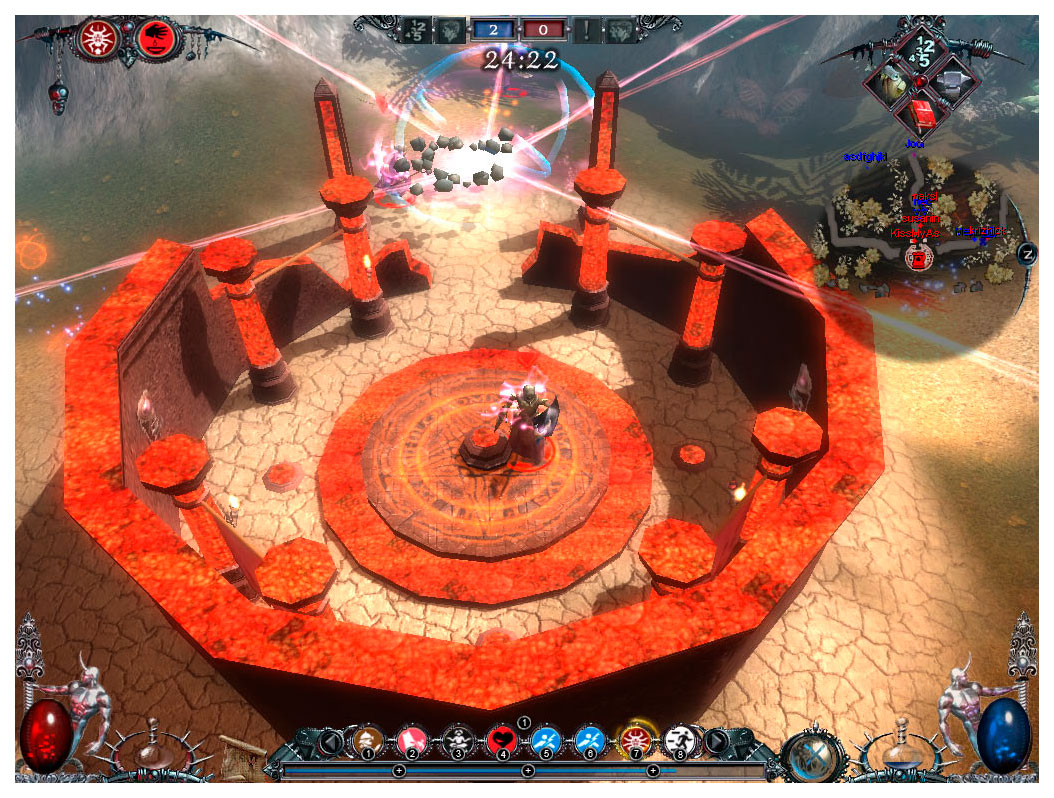1054x798 pixels.
Task: Activate the meditating figure skill in slot 3
Action: (457, 741)
